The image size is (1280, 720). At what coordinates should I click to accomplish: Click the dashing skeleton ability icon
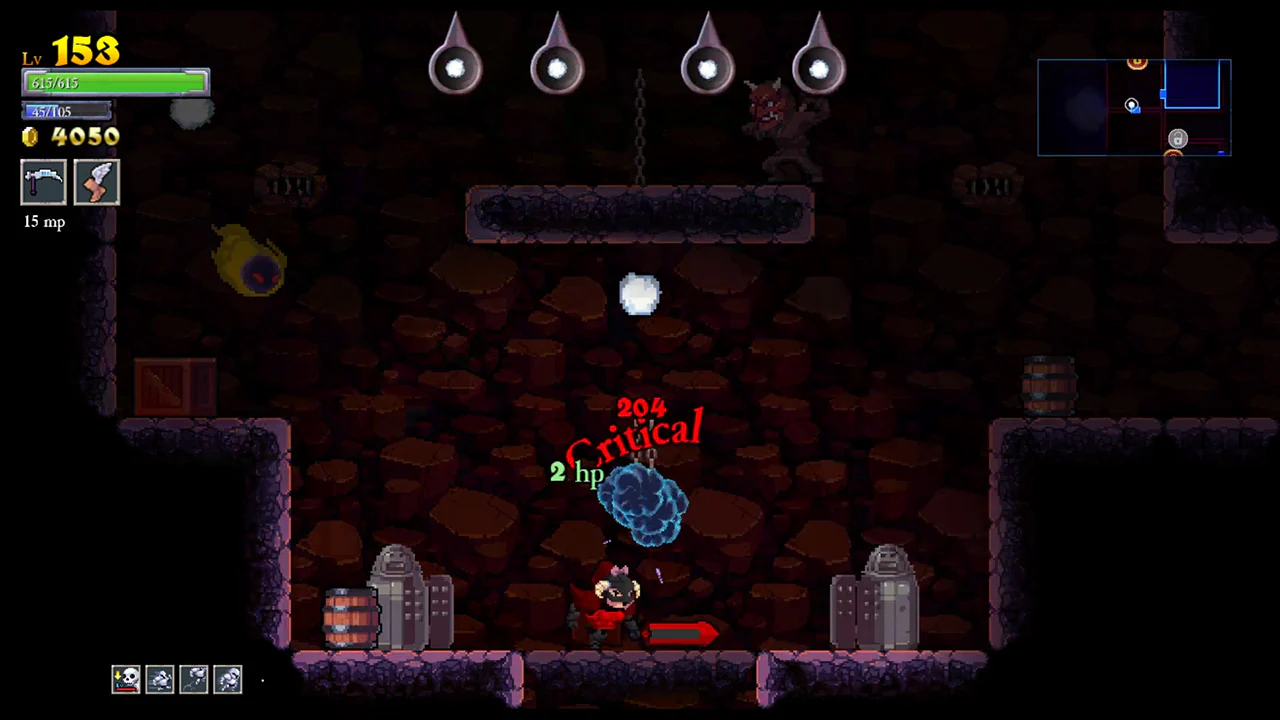160,679
